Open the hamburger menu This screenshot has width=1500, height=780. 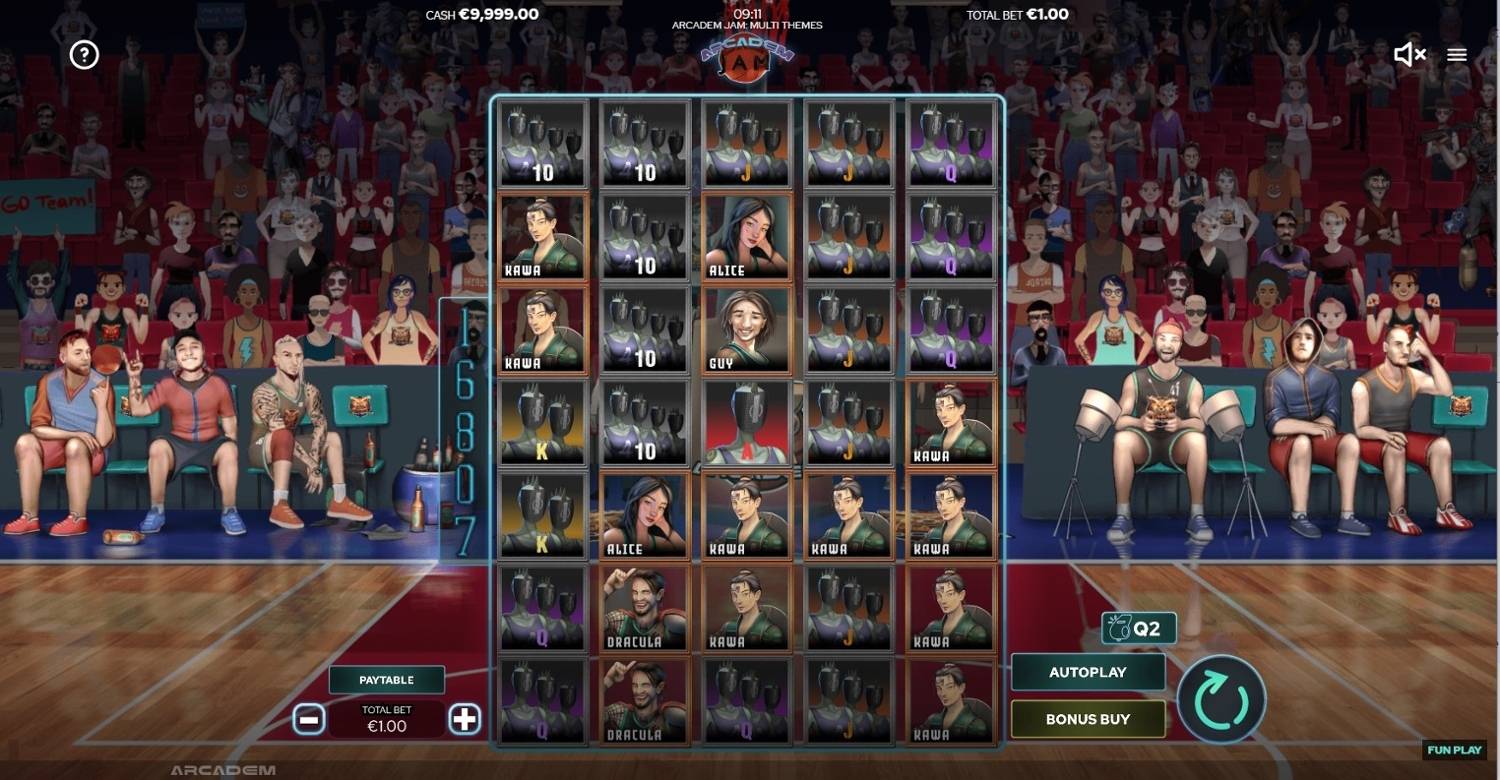point(1456,55)
